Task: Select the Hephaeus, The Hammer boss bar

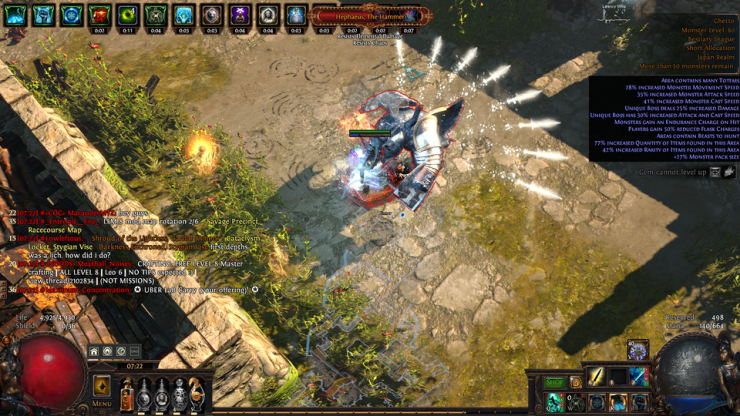Action: (x=368, y=16)
